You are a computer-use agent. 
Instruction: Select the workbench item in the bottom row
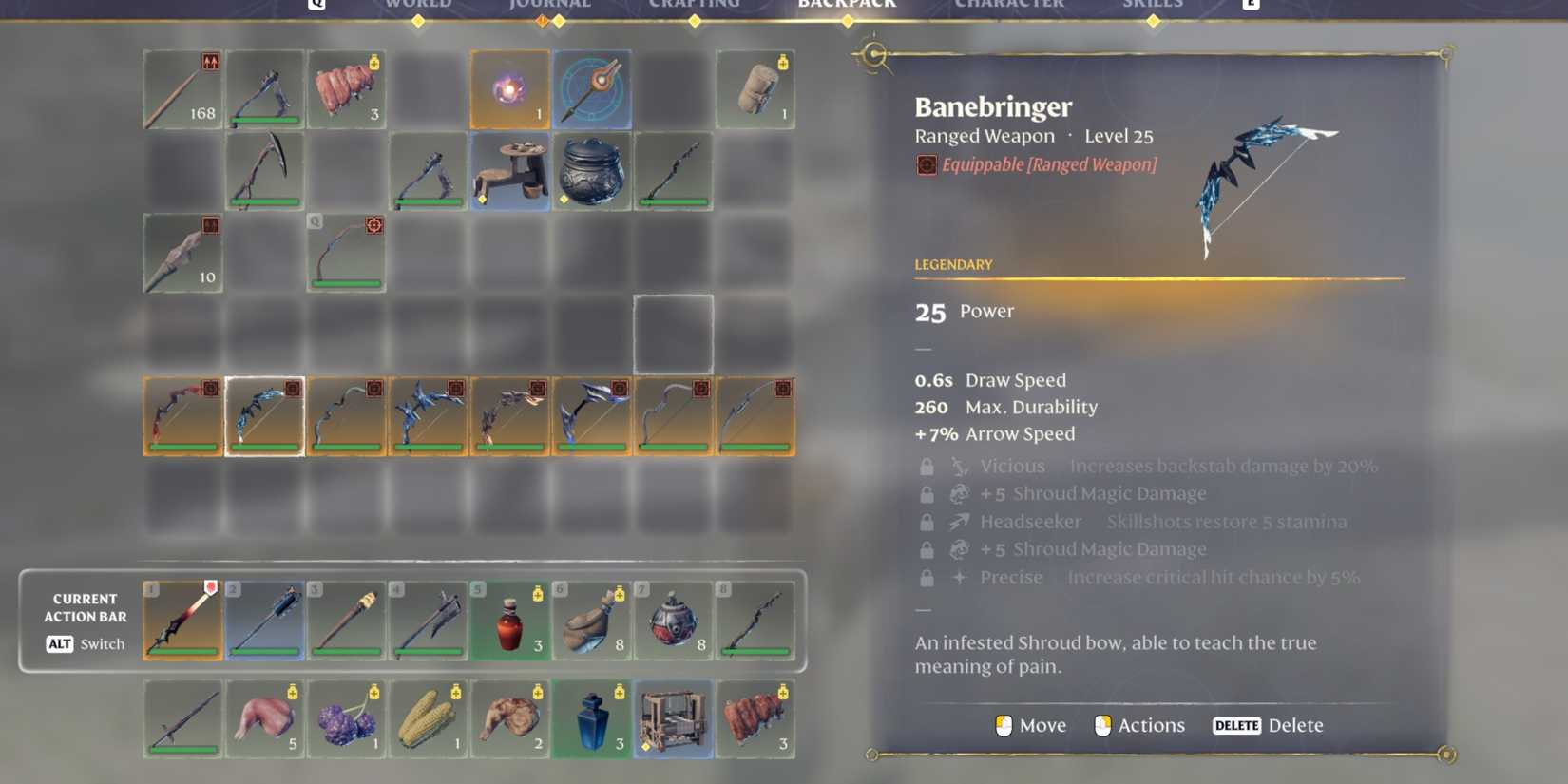click(675, 720)
